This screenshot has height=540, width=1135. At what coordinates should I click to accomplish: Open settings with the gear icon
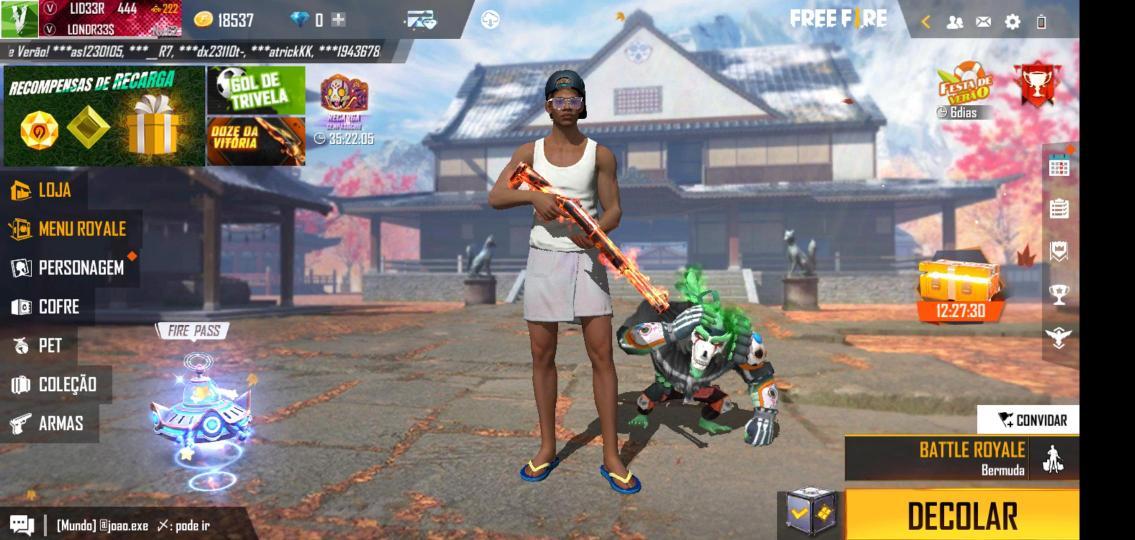tap(1012, 21)
